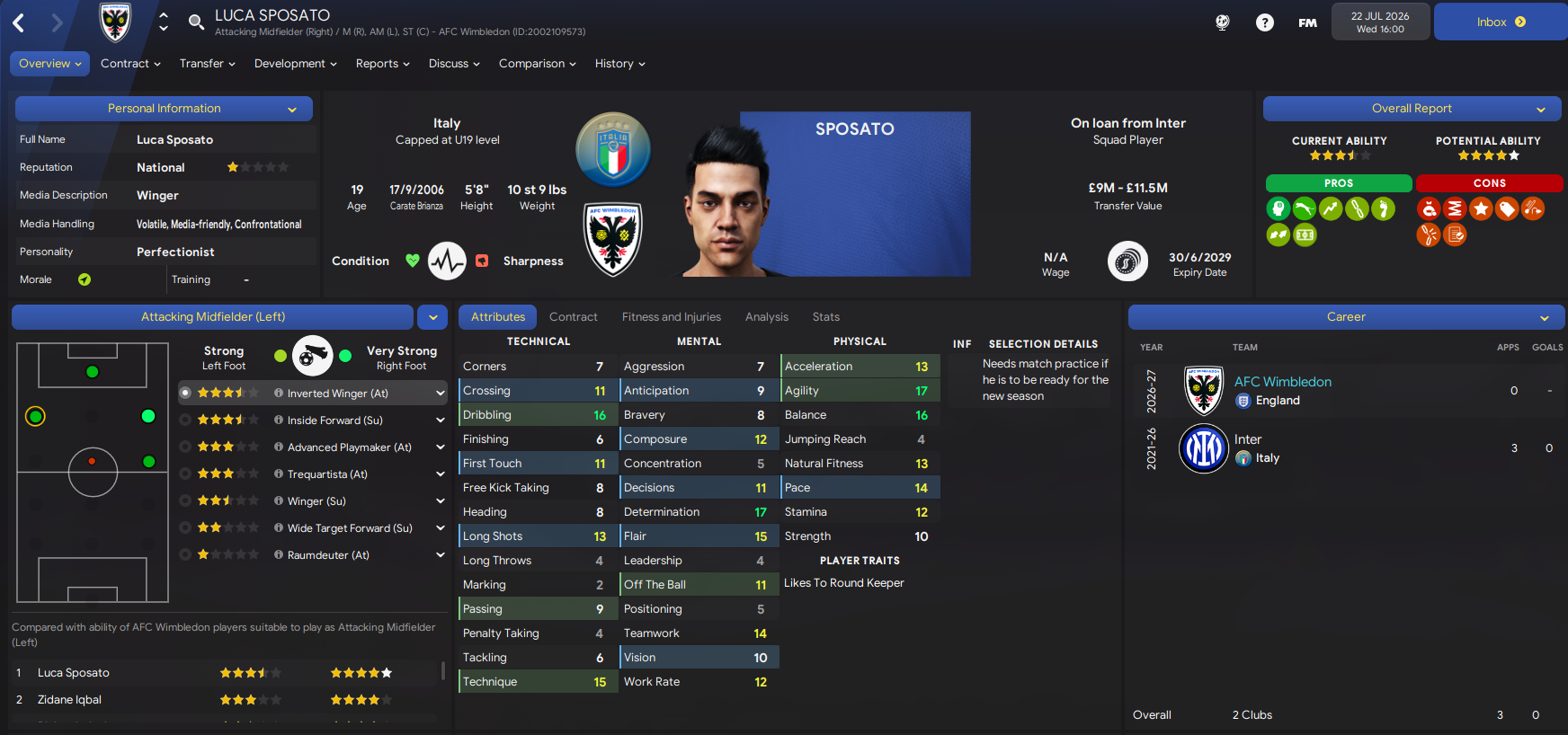Select Zidane Iqbal in comparison list
Screen dimensions: 1568x735
[x=69, y=700]
